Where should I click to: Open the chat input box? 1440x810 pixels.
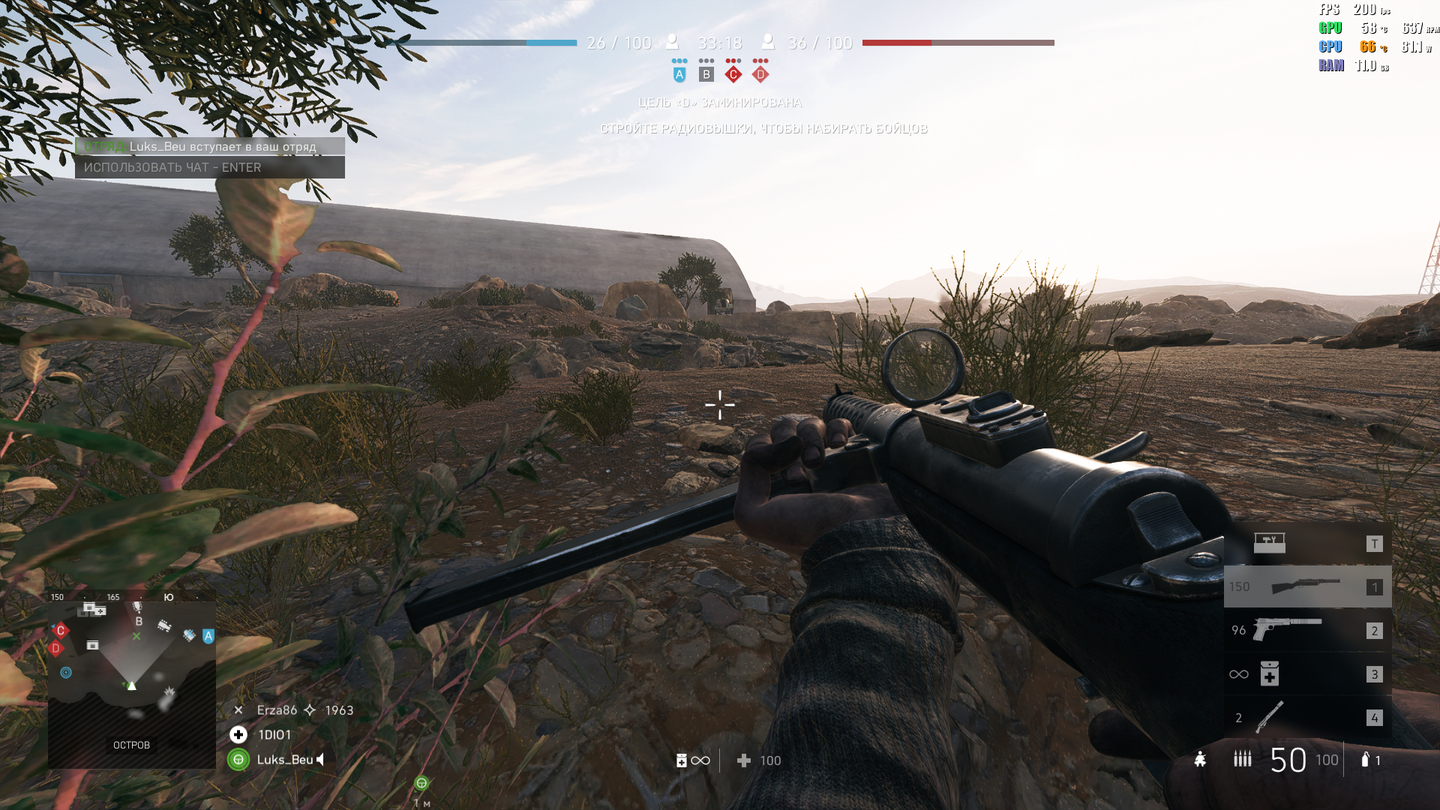(x=210, y=168)
